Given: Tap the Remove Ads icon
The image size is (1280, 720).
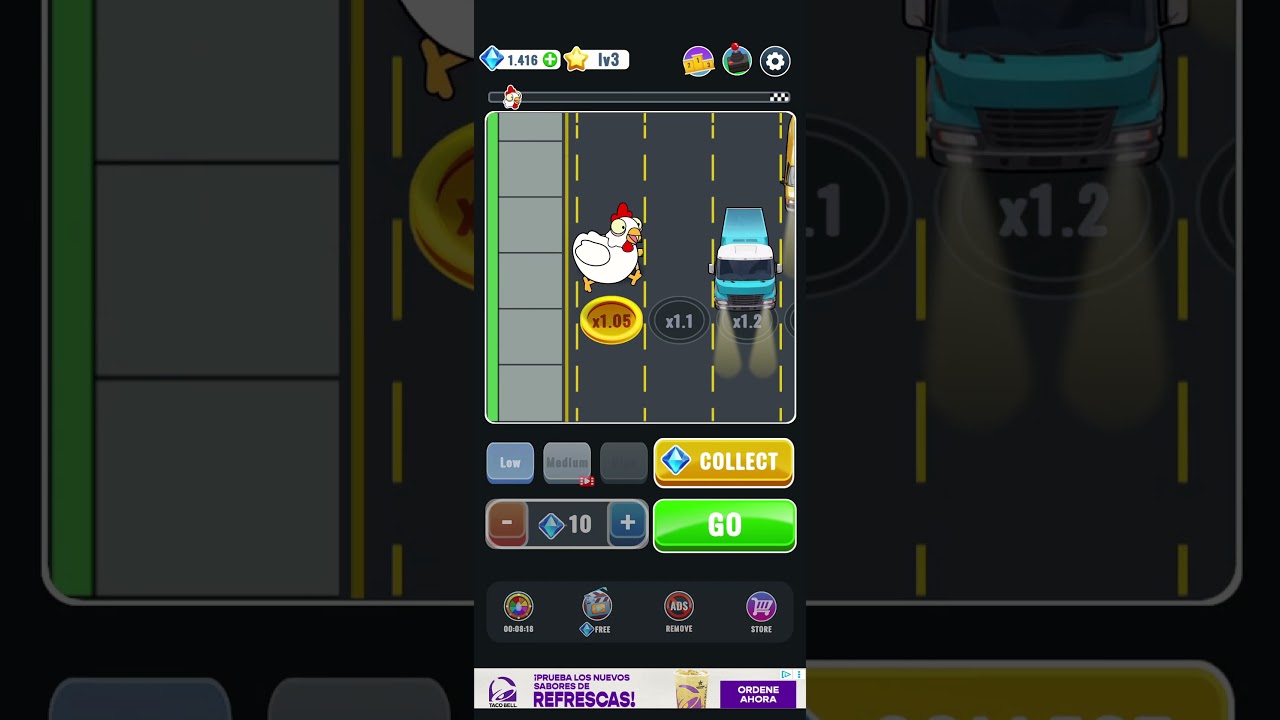Looking at the screenshot, I should (x=679, y=607).
